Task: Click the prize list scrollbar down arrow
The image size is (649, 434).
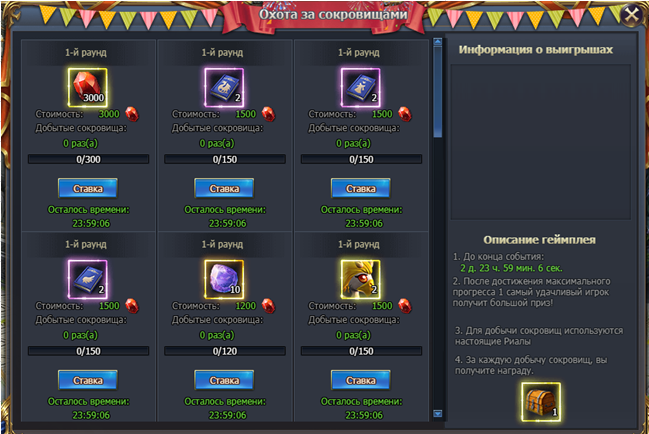Action: [x=437, y=411]
